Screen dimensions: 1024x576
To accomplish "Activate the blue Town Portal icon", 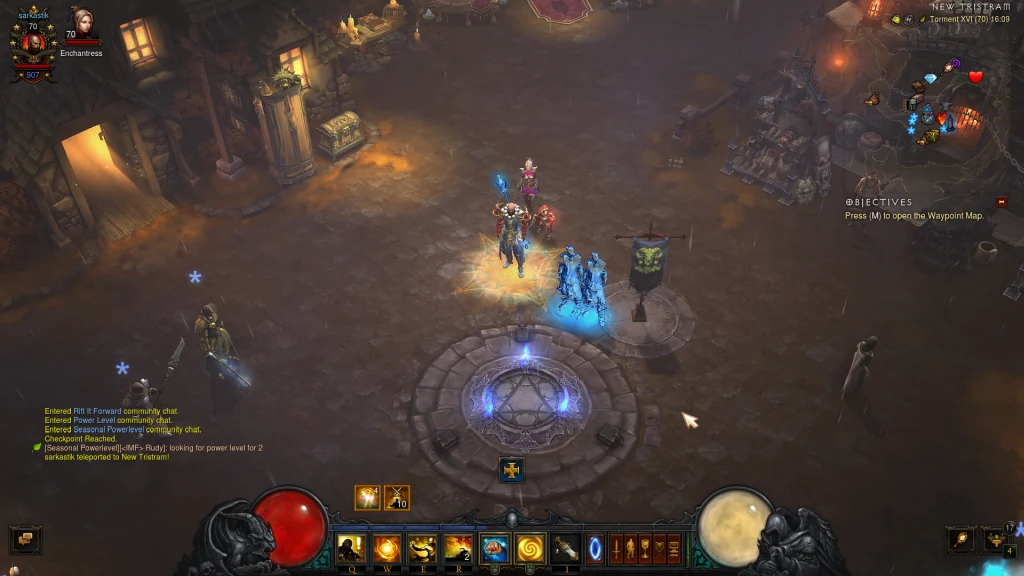I will point(597,548).
